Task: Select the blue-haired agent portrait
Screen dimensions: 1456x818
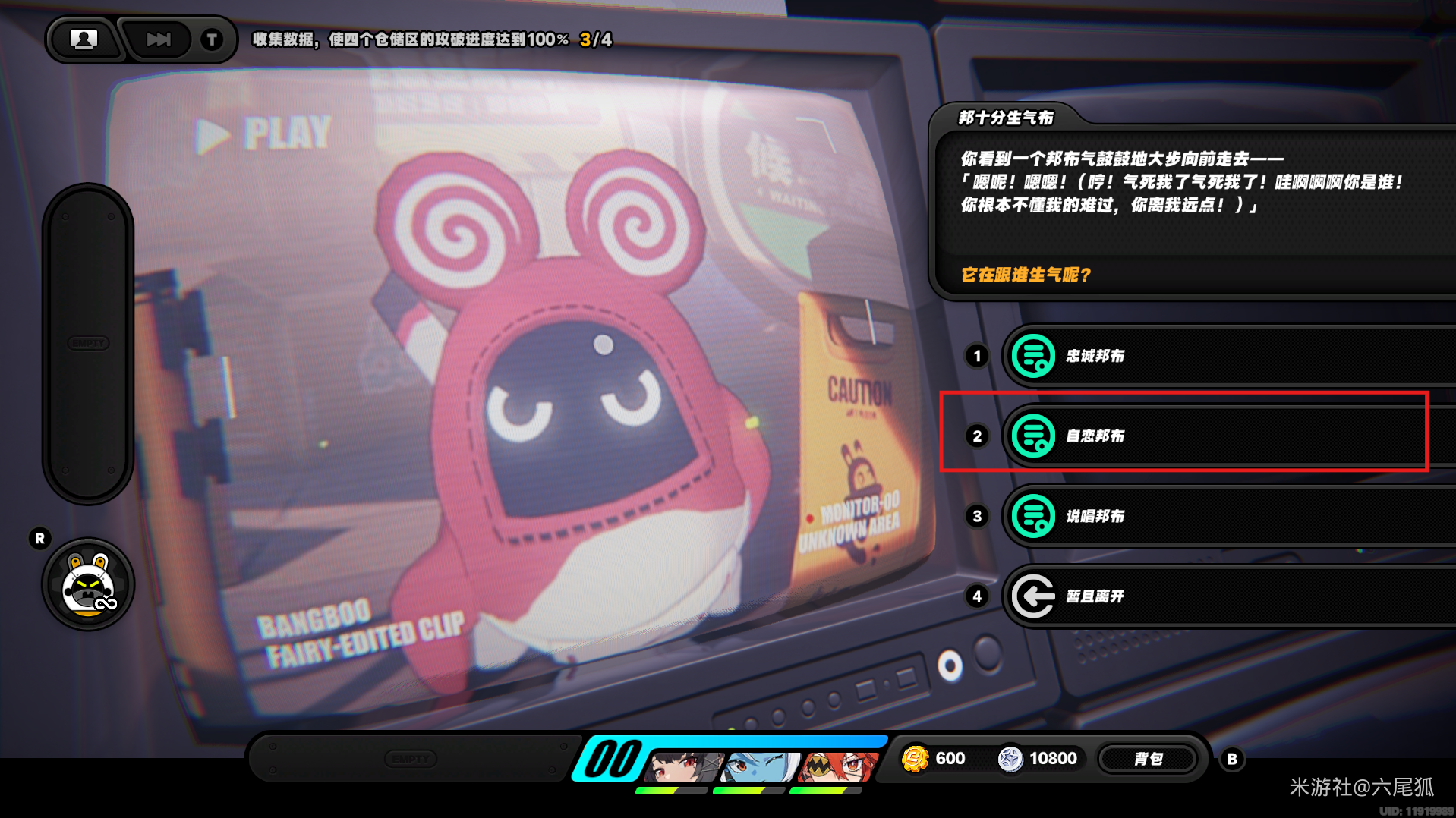Action: click(x=760, y=766)
